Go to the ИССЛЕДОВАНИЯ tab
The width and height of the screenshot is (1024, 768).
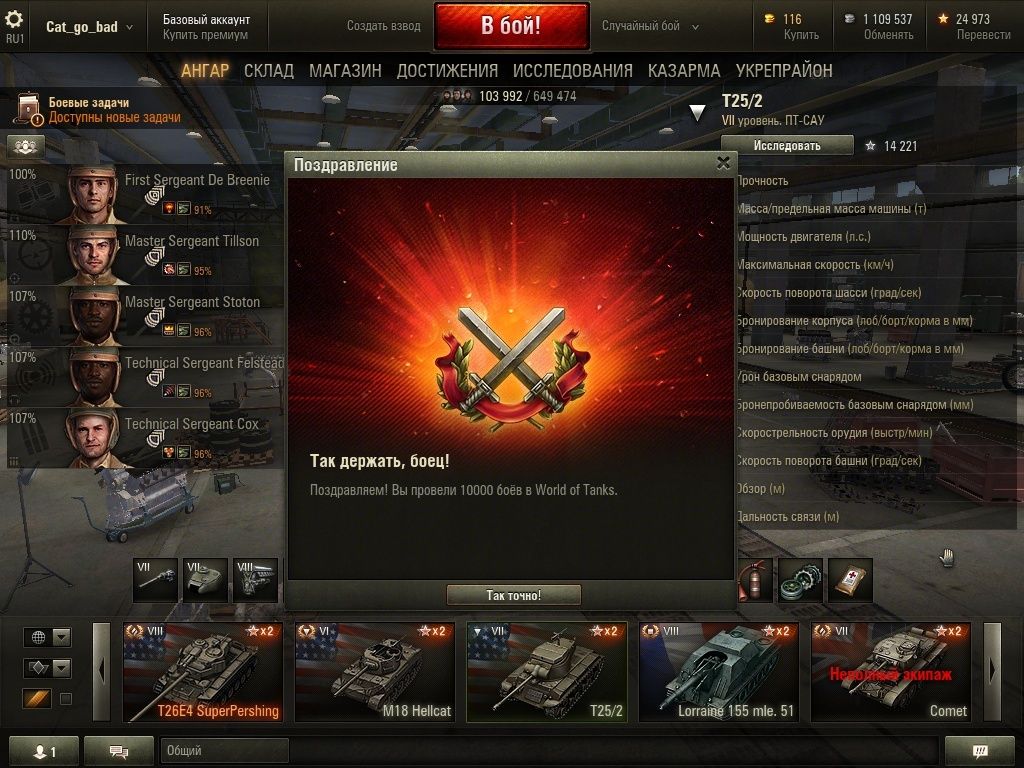coord(572,71)
